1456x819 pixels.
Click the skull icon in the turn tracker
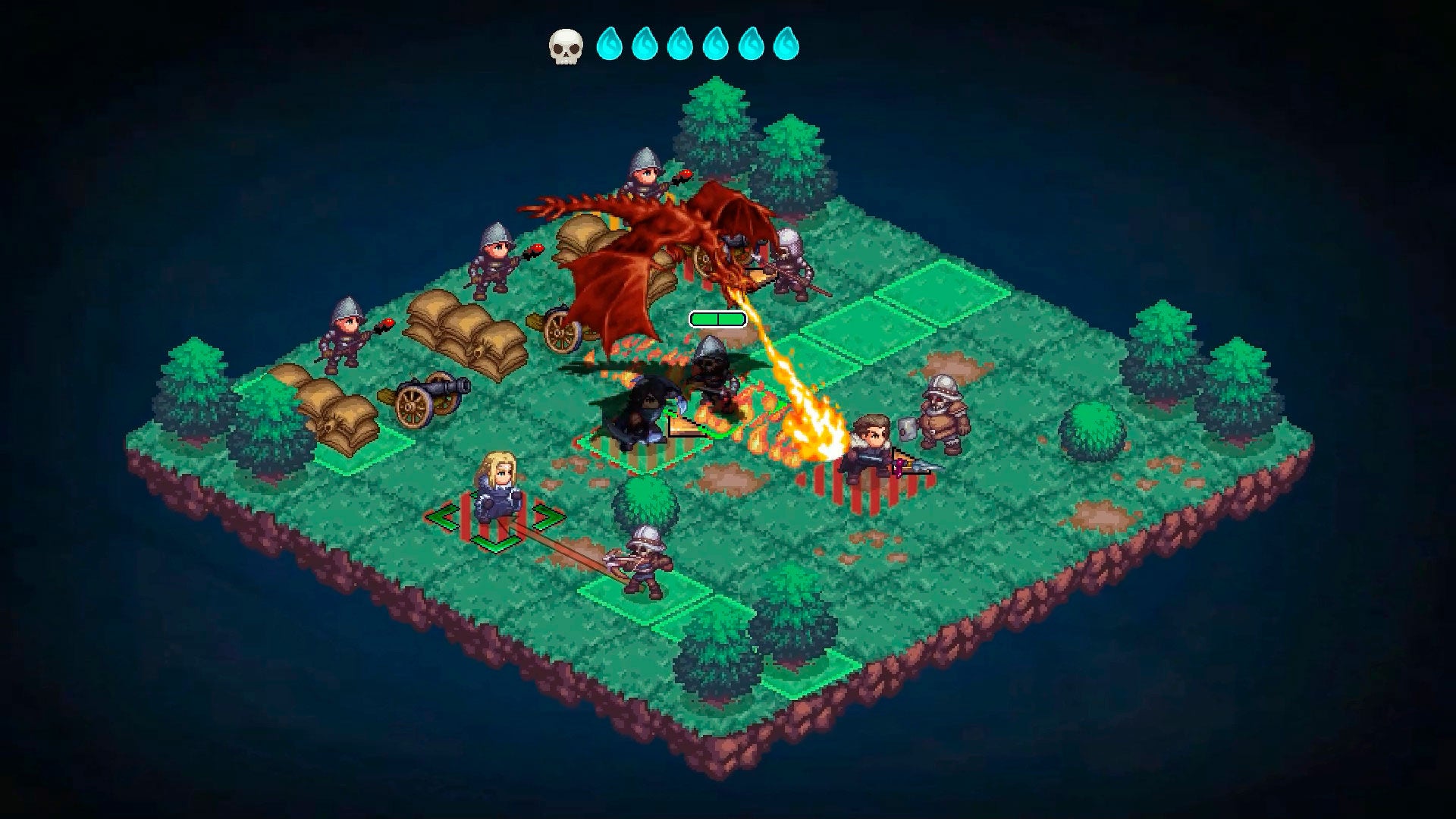coord(566,45)
